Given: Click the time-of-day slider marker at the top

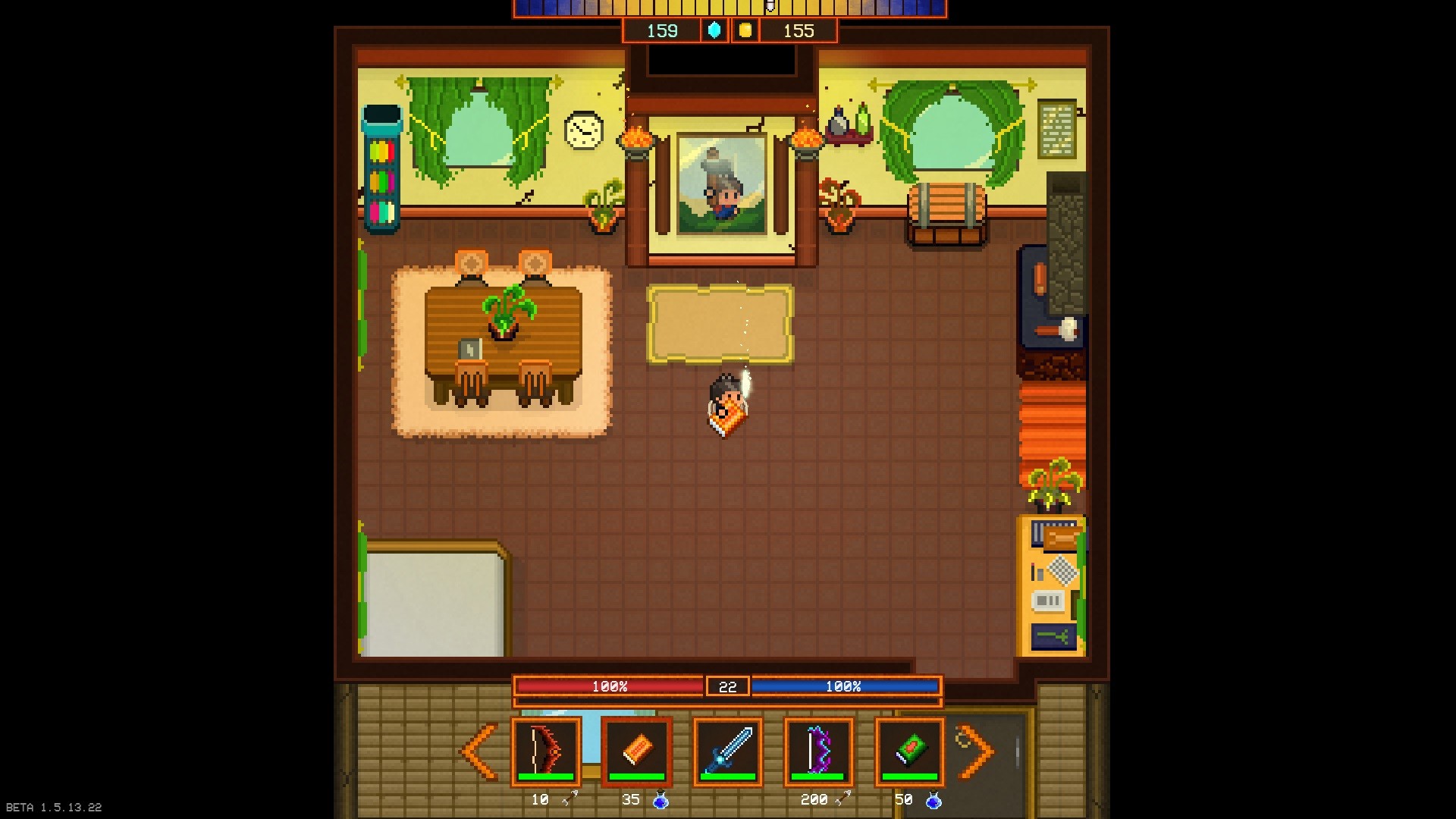Looking at the screenshot, I should (x=770, y=8).
